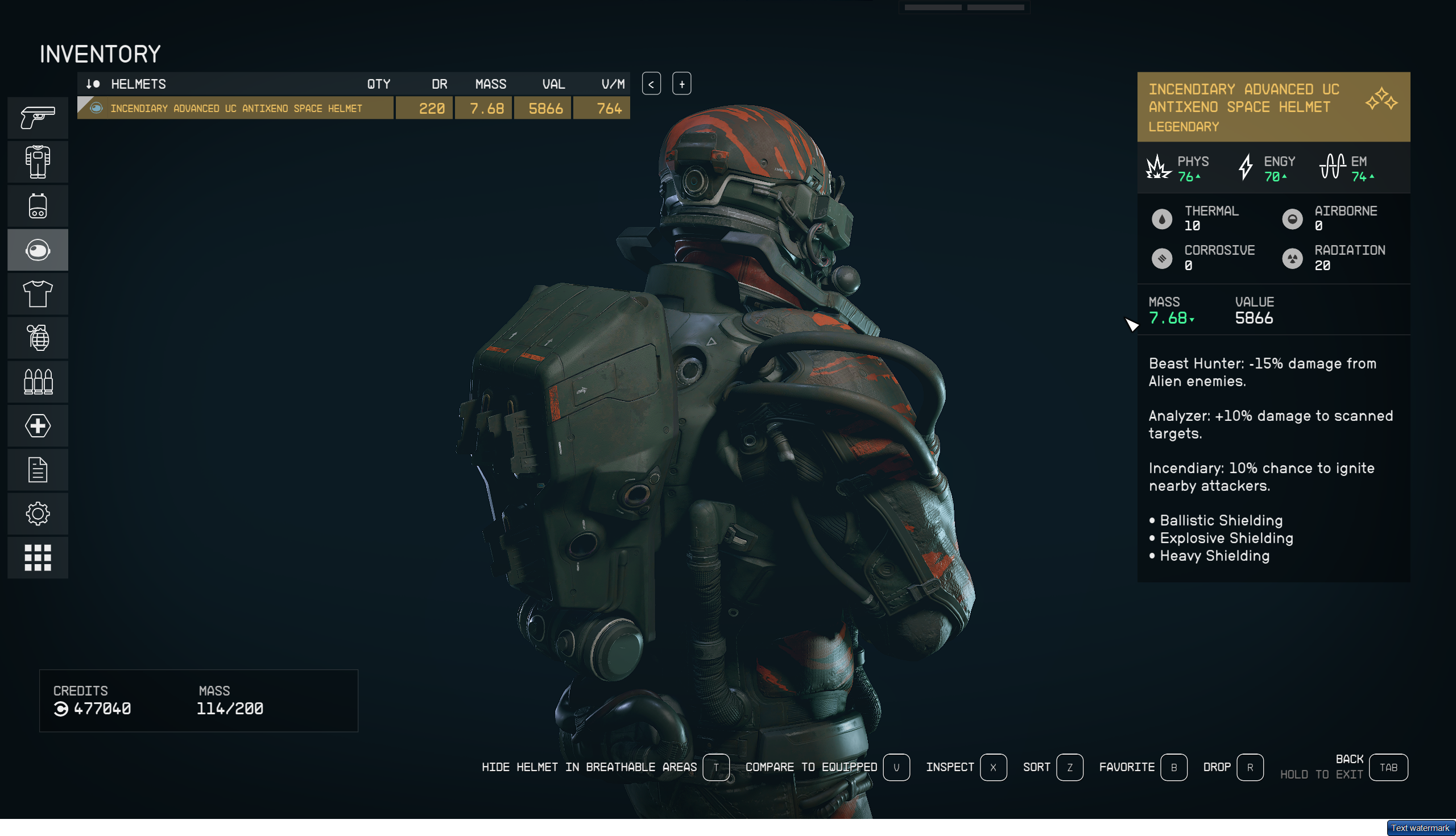
Task: Toggle sort direction on HELMETS header
Action: pos(93,84)
